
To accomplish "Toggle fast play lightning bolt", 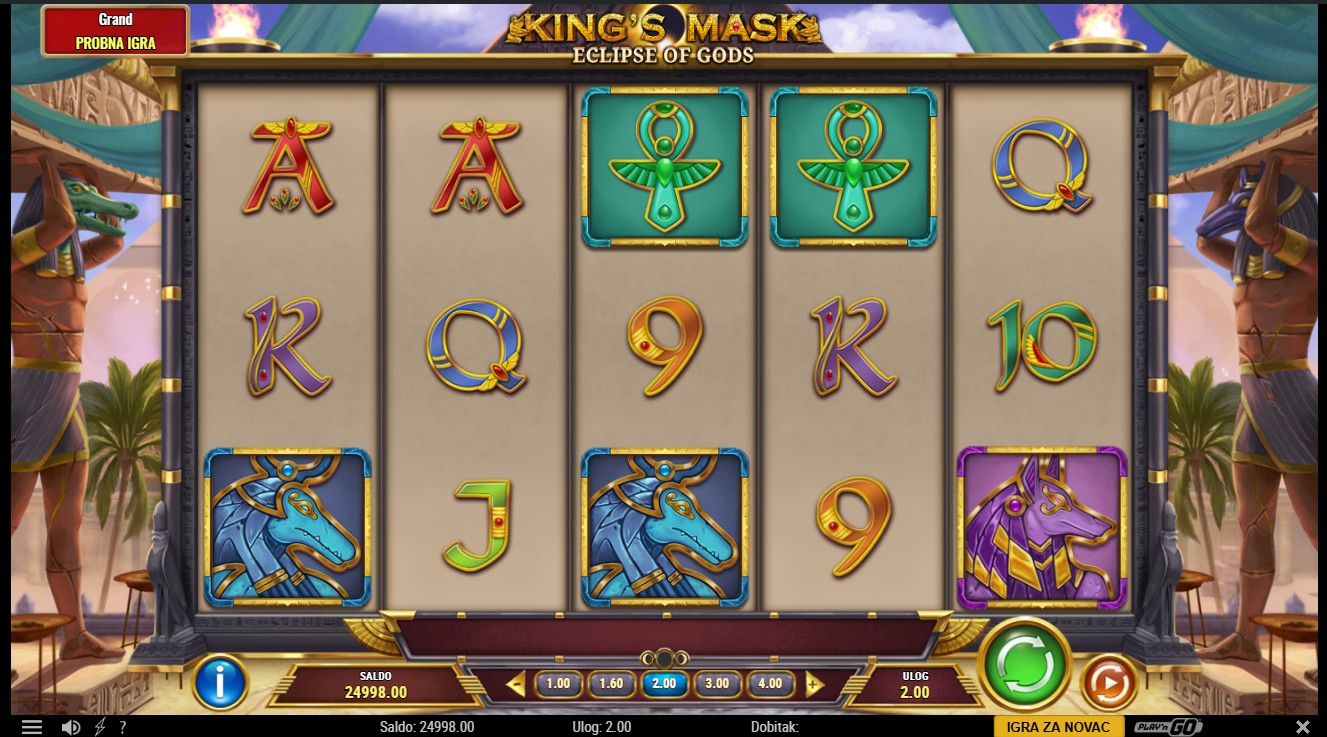I will (100, 727).
